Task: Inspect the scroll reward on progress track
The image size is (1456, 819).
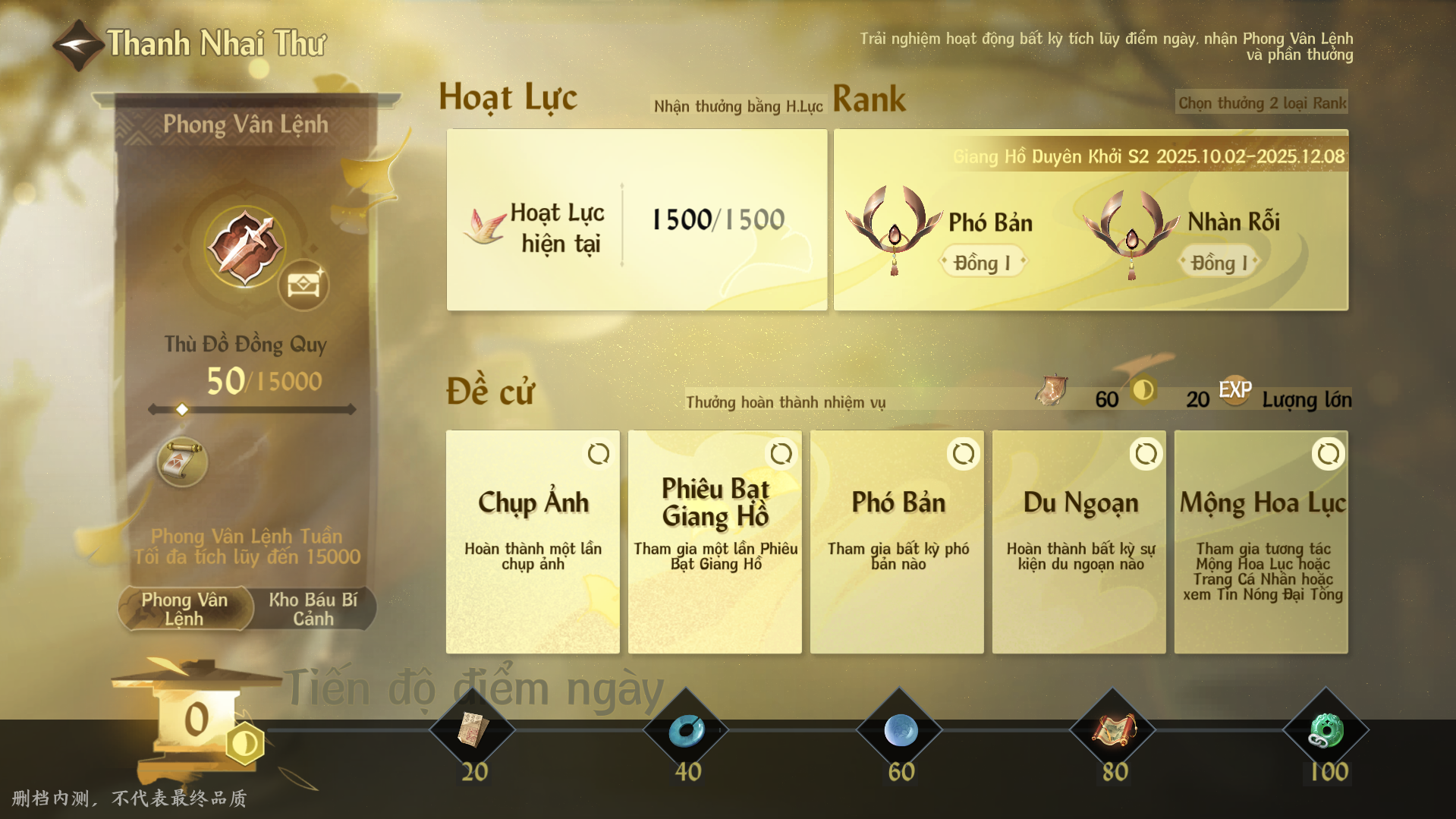Action: [182, 461]
